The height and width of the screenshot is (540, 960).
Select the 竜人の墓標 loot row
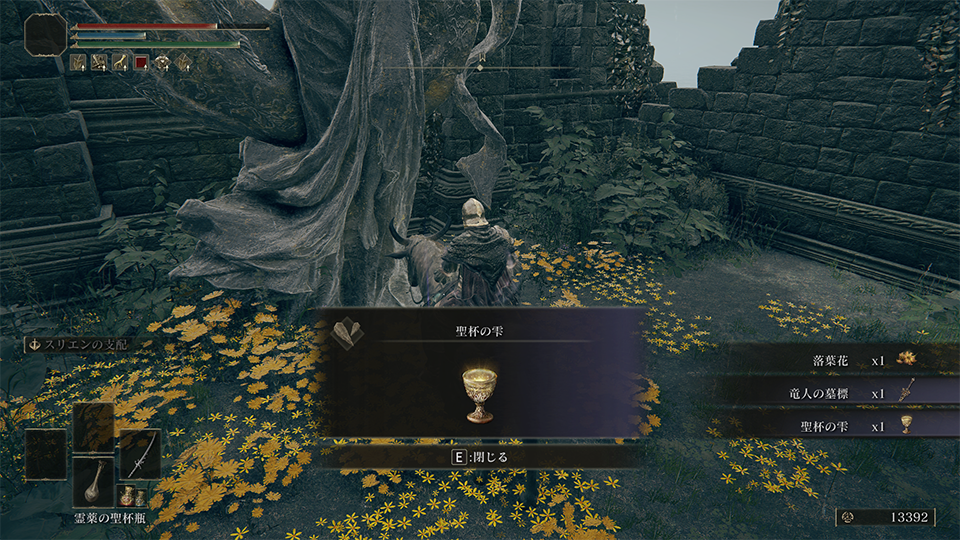840,393
